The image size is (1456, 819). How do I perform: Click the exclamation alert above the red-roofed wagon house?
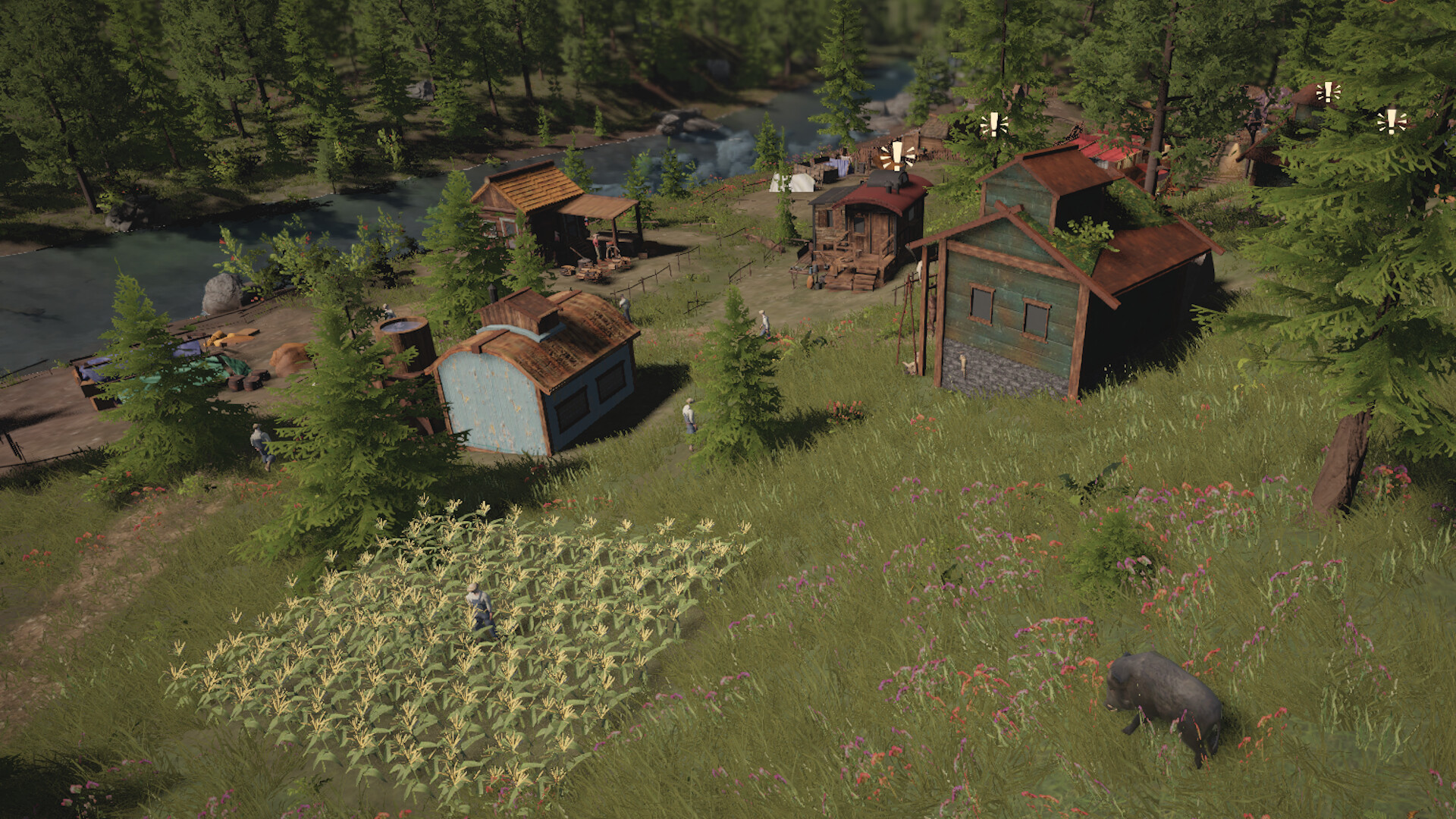click(897, 154)
